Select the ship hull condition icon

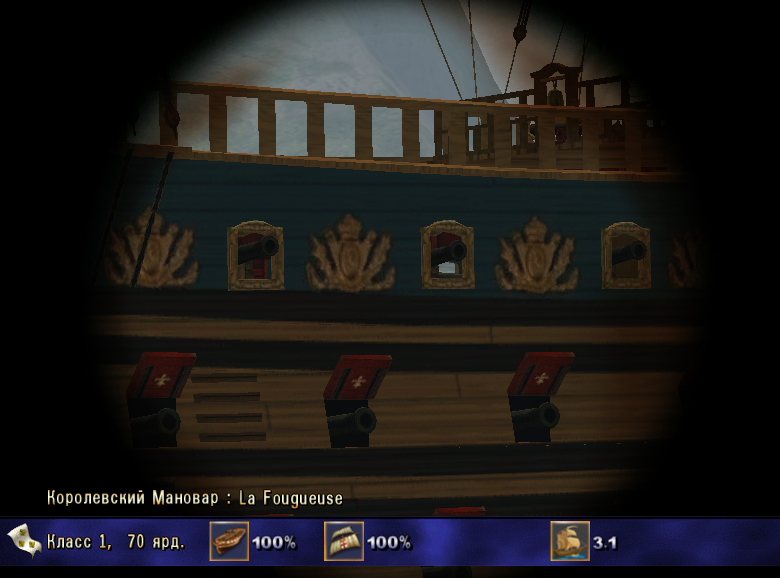[229, 541]
